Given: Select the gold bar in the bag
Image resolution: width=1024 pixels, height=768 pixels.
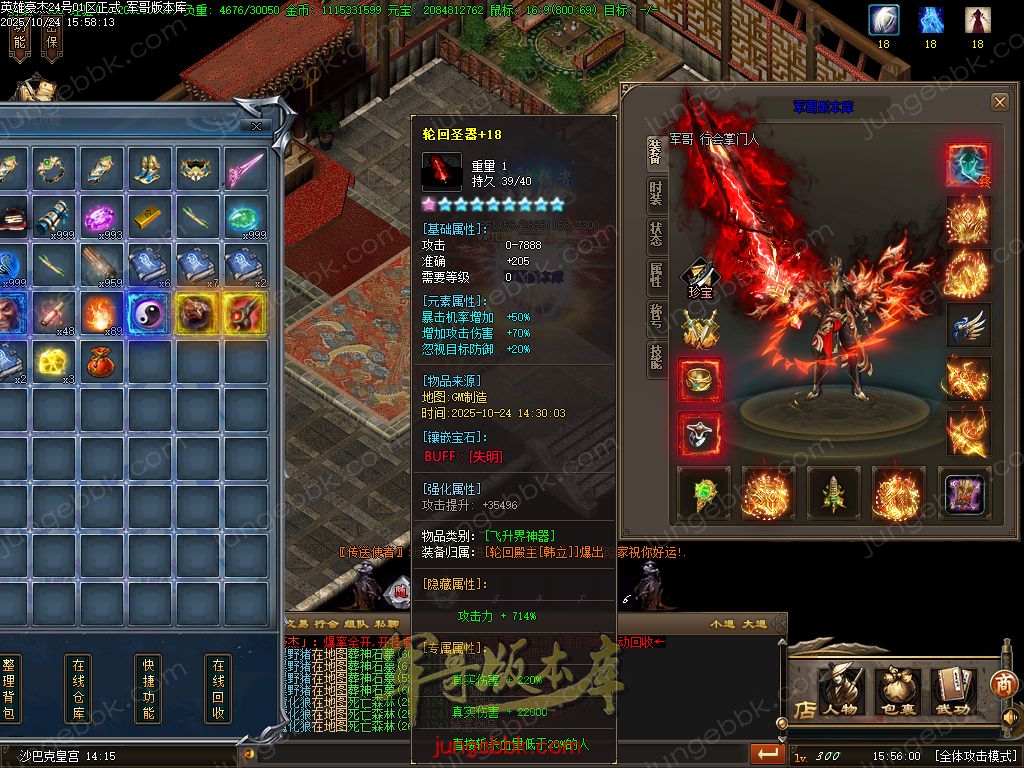Looking at the screenshot, I should tap(148, 217).
